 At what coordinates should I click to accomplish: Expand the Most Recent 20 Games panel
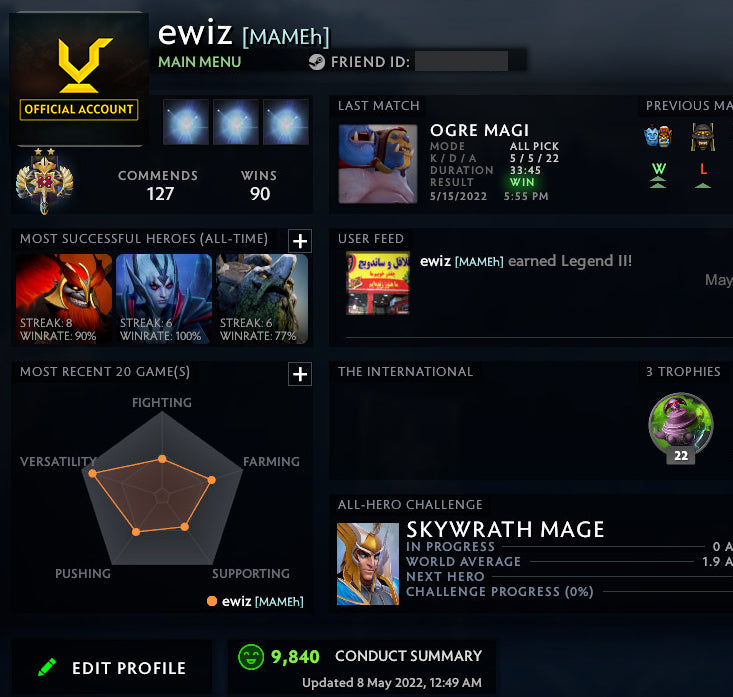pyautogui.click(x=300, y=374)
